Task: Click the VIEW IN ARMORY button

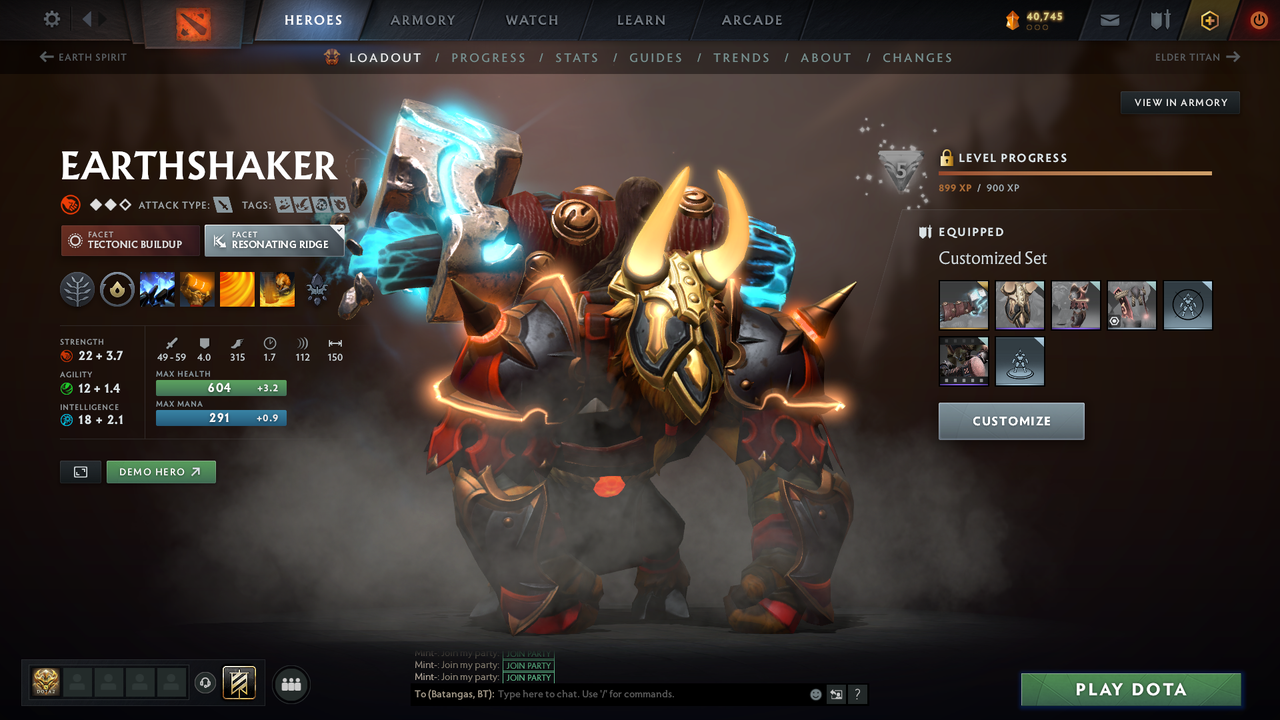Action: coord(1179,102)
